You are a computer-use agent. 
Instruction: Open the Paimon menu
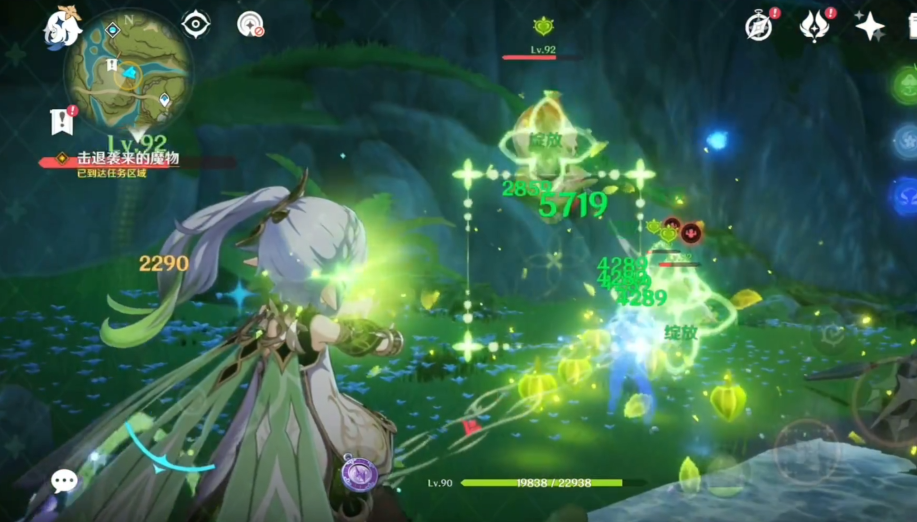62,28
